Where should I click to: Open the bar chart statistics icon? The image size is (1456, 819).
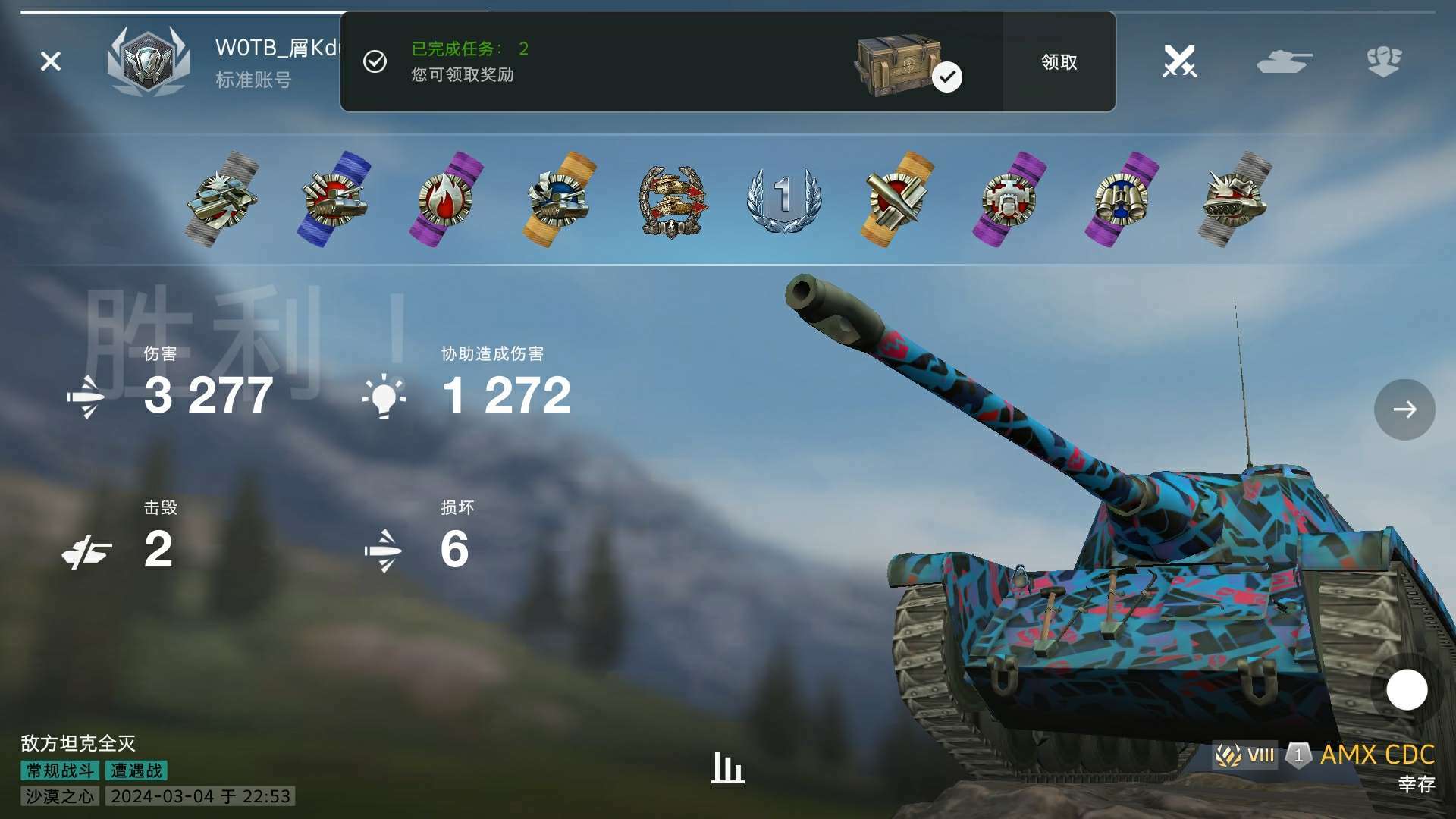point(727,768)
